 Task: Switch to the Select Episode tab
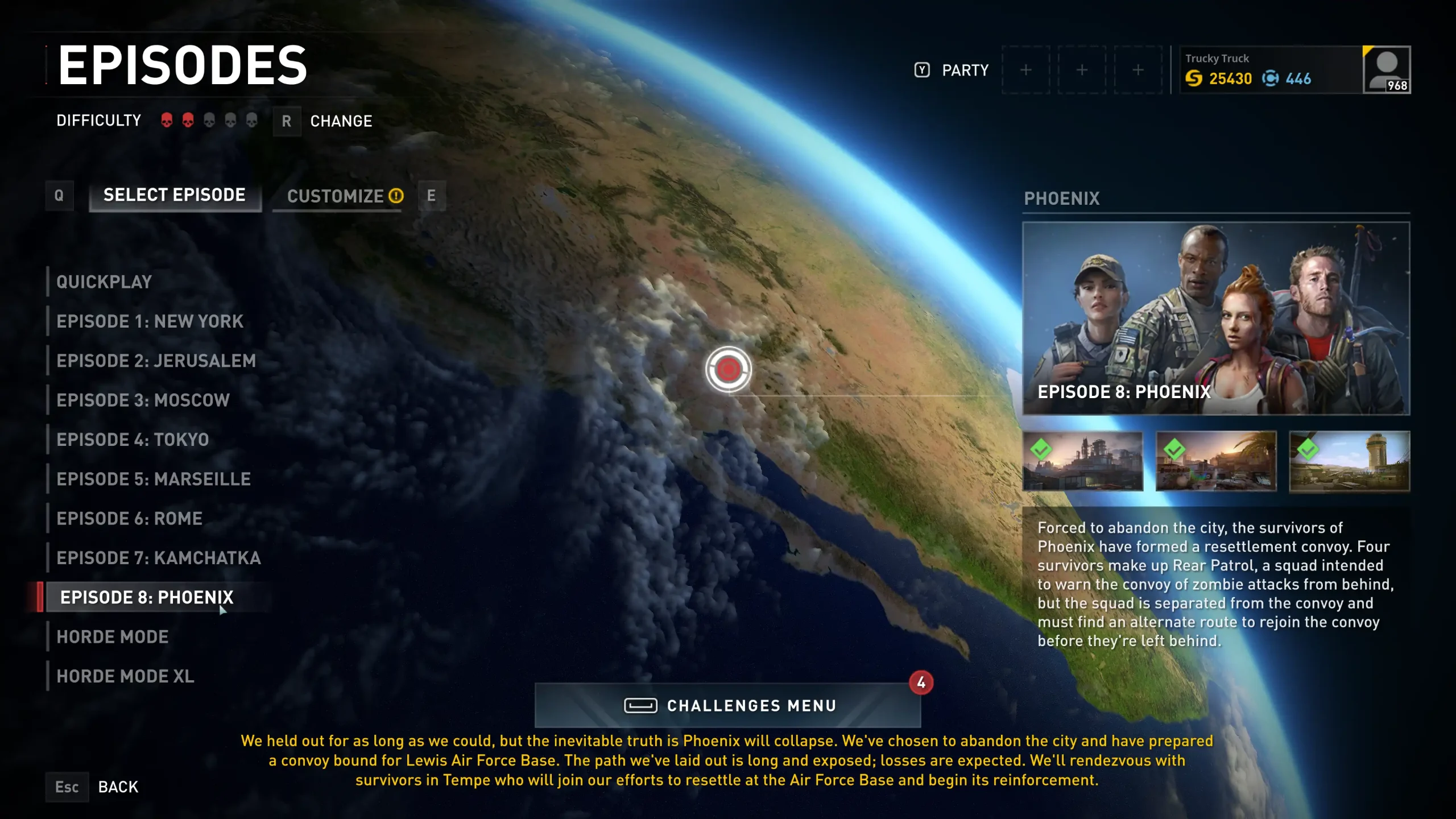coord(175,195)
